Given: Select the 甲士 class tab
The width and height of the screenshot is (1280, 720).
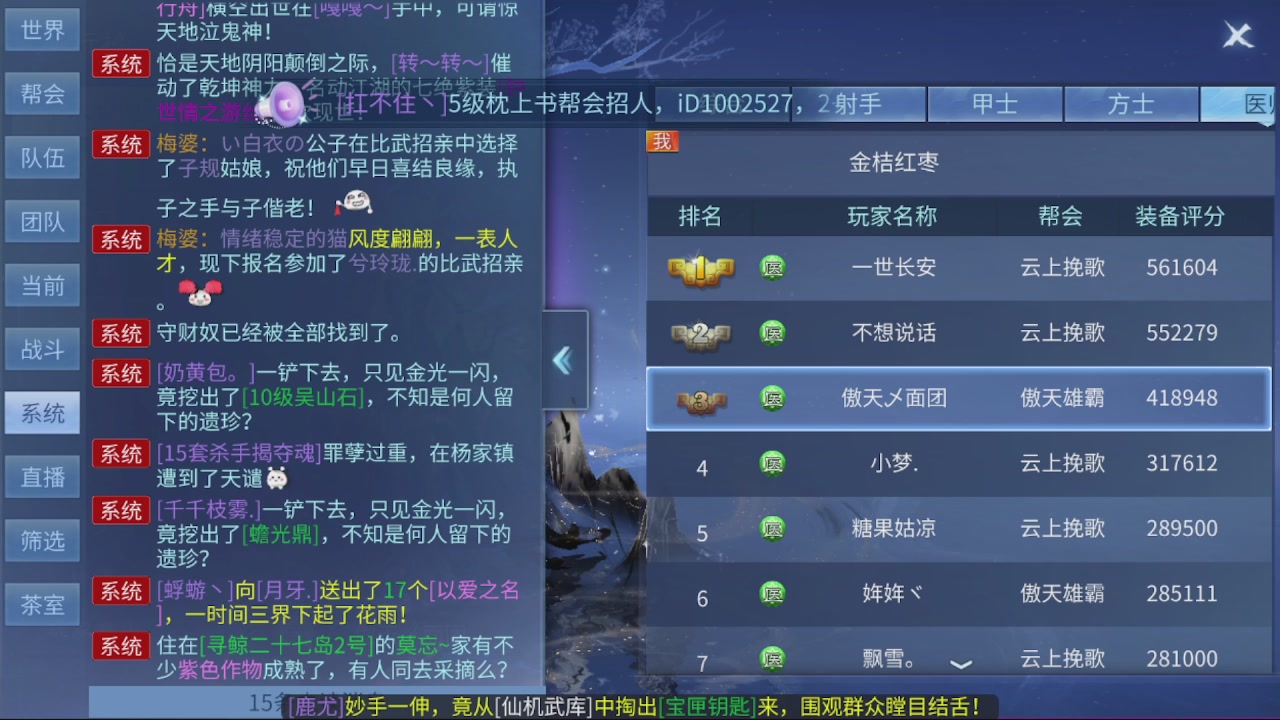Looking at the screenshot, I should [996, 103].
